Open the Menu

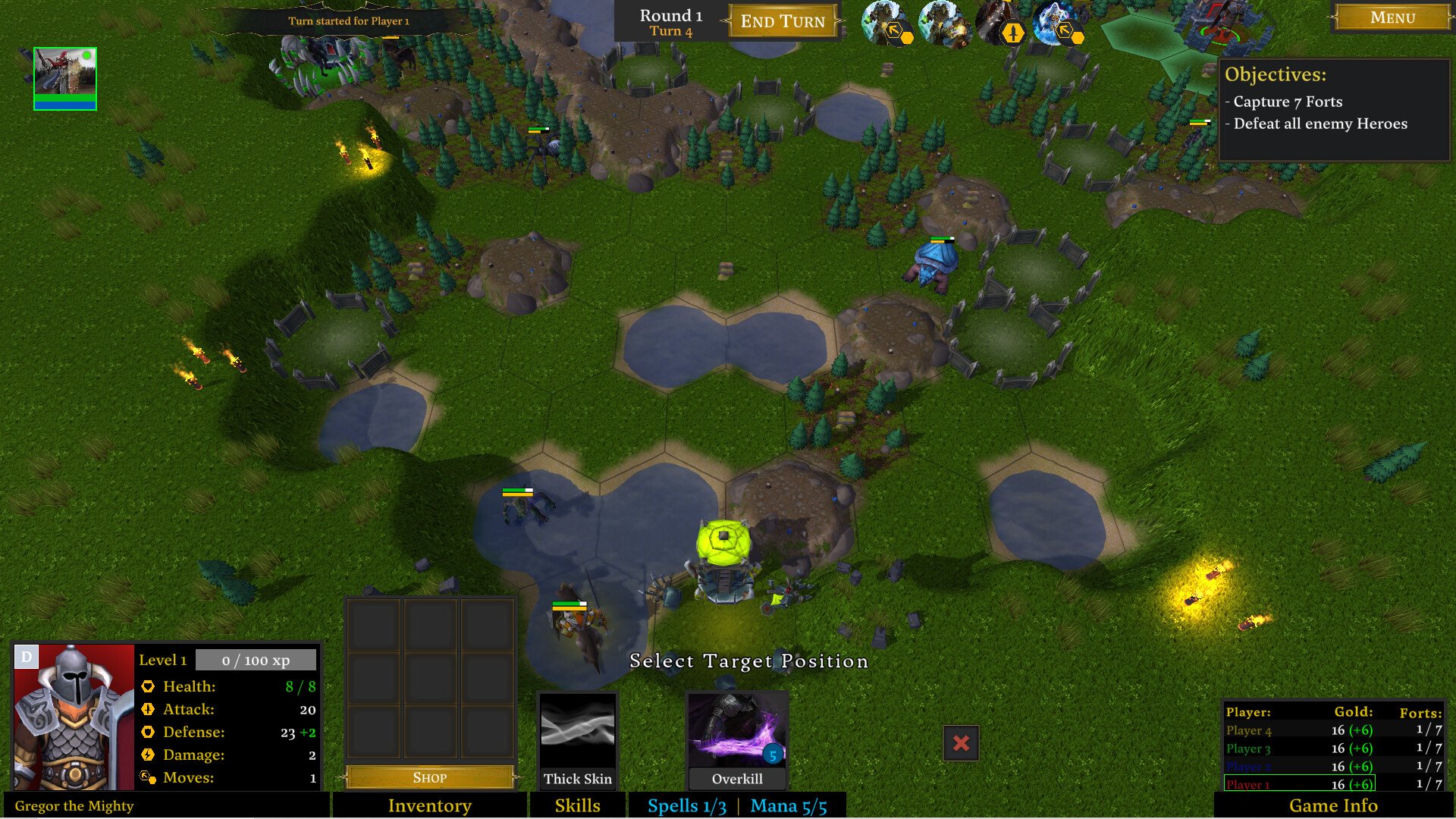pos(1392,17)
